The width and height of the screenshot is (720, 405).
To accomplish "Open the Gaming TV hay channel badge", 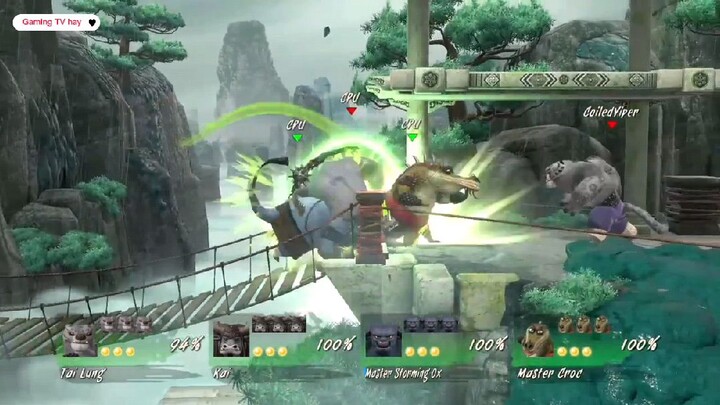I will coord(56,21).
